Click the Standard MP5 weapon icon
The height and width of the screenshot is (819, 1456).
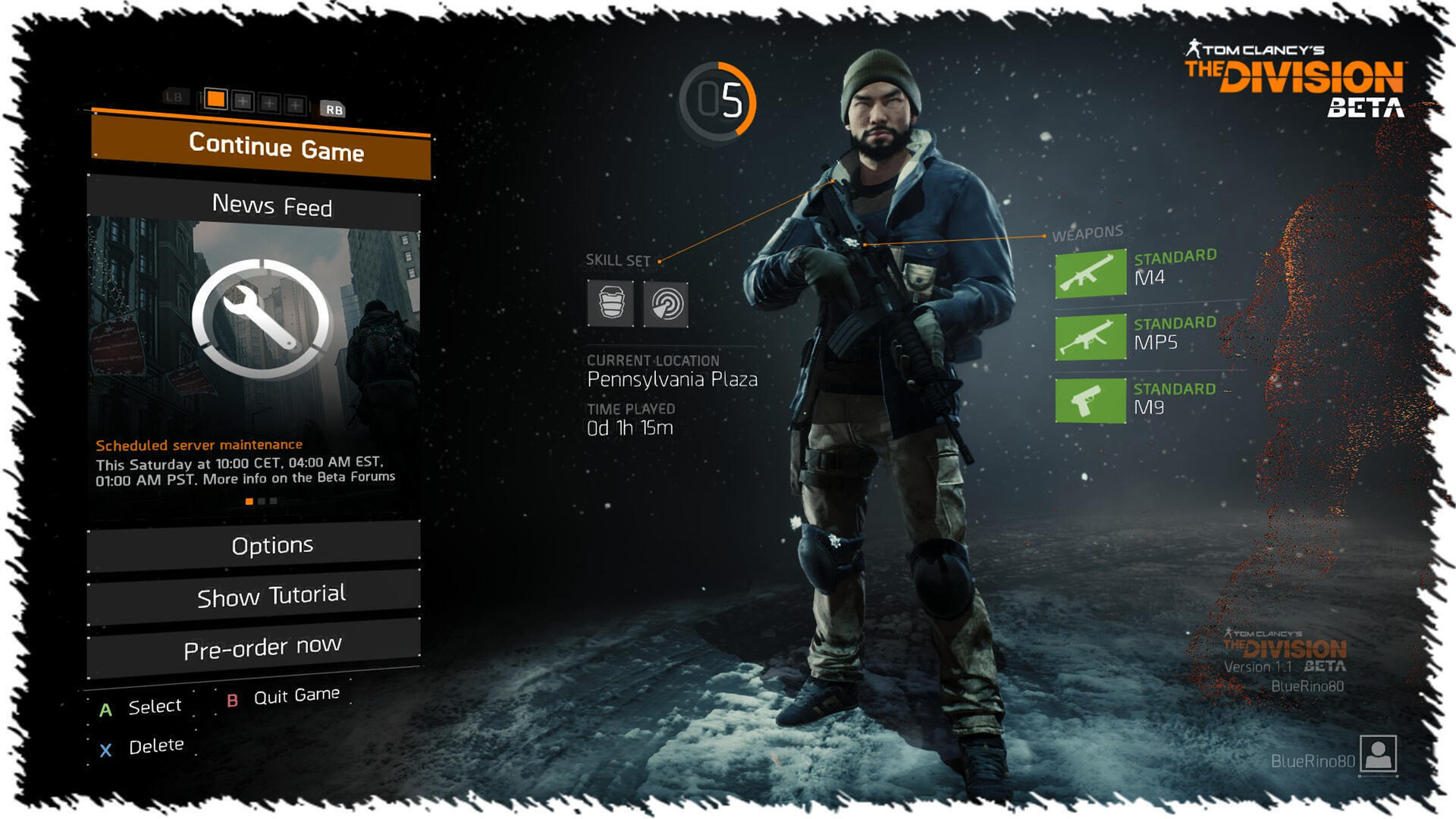[x=1090, y=337]
